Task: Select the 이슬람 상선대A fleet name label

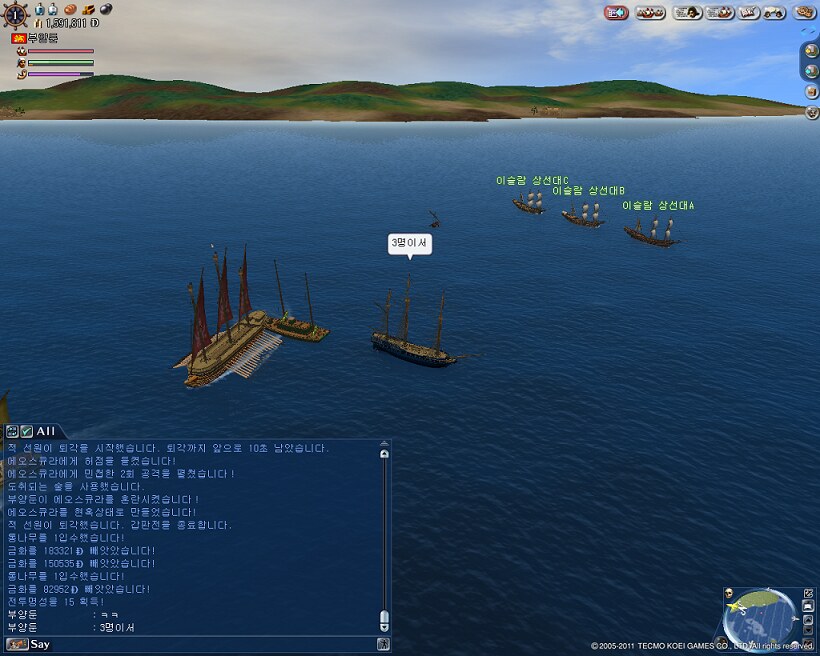Action: click(657, 205)
